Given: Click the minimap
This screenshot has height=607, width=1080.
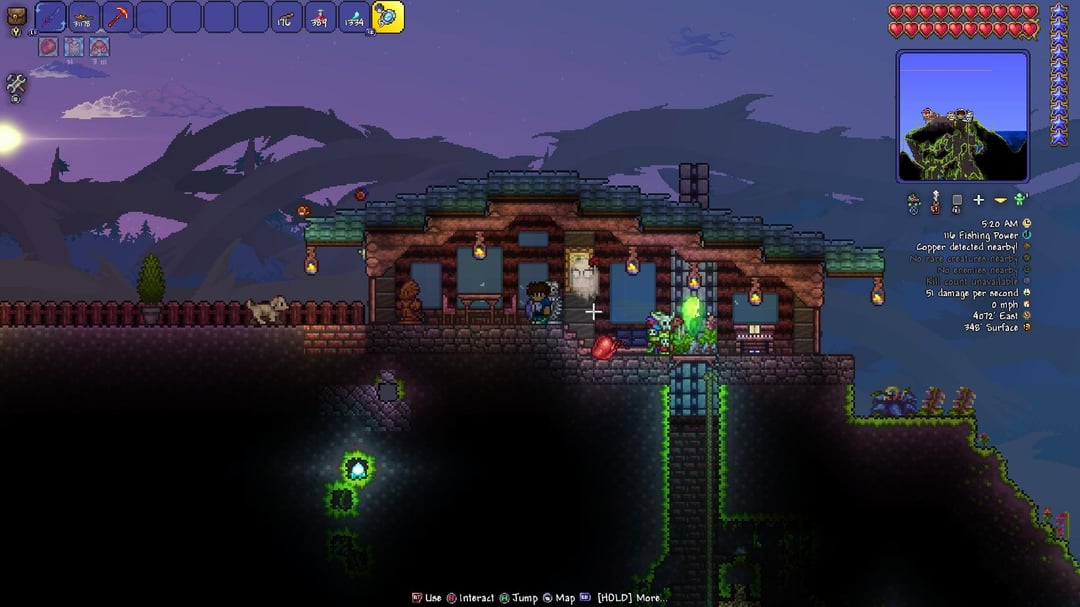Looking at the screenshot, I should [x=962, y=115].
